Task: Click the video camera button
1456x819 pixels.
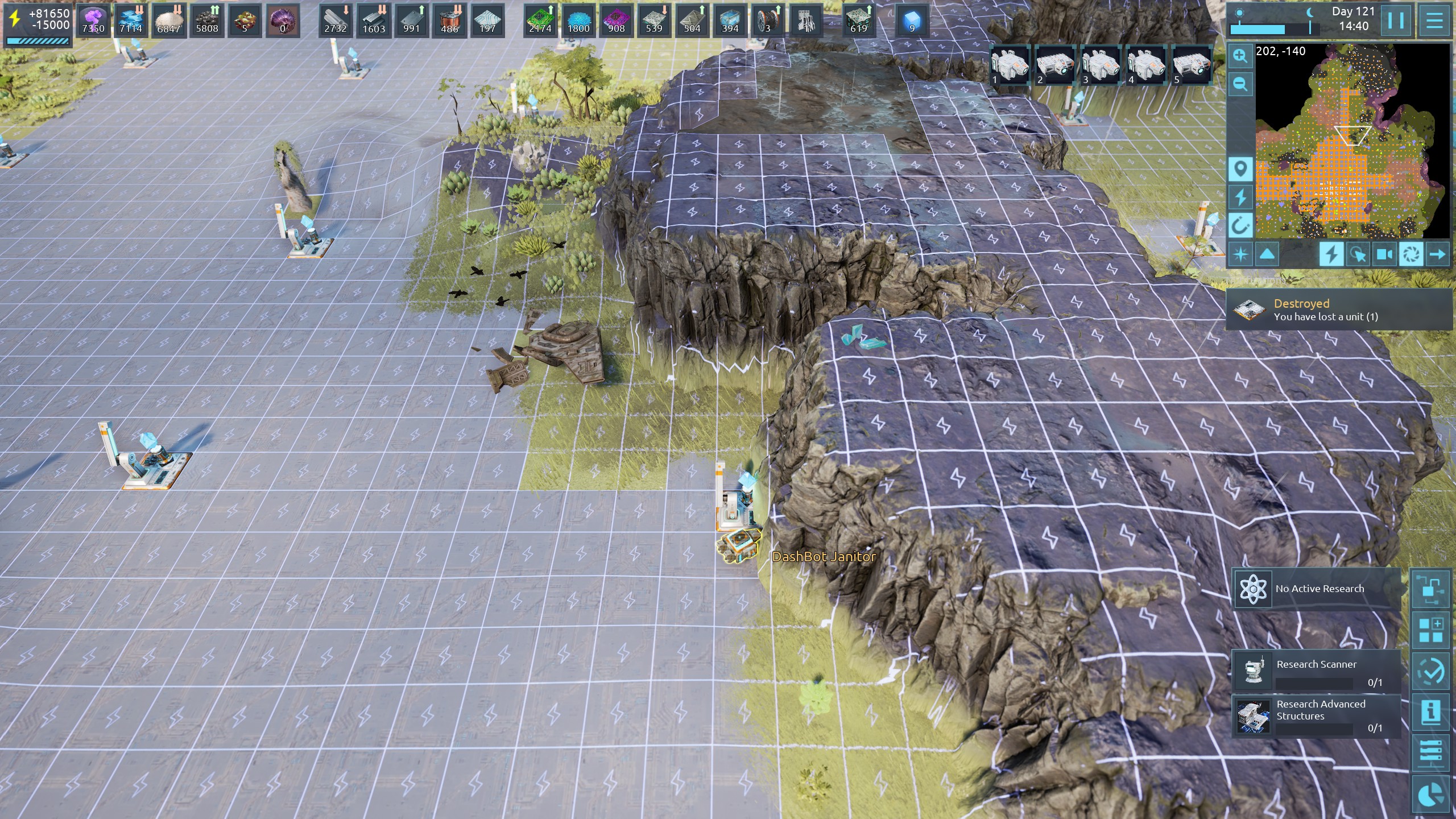Action: pos(1384,254)
